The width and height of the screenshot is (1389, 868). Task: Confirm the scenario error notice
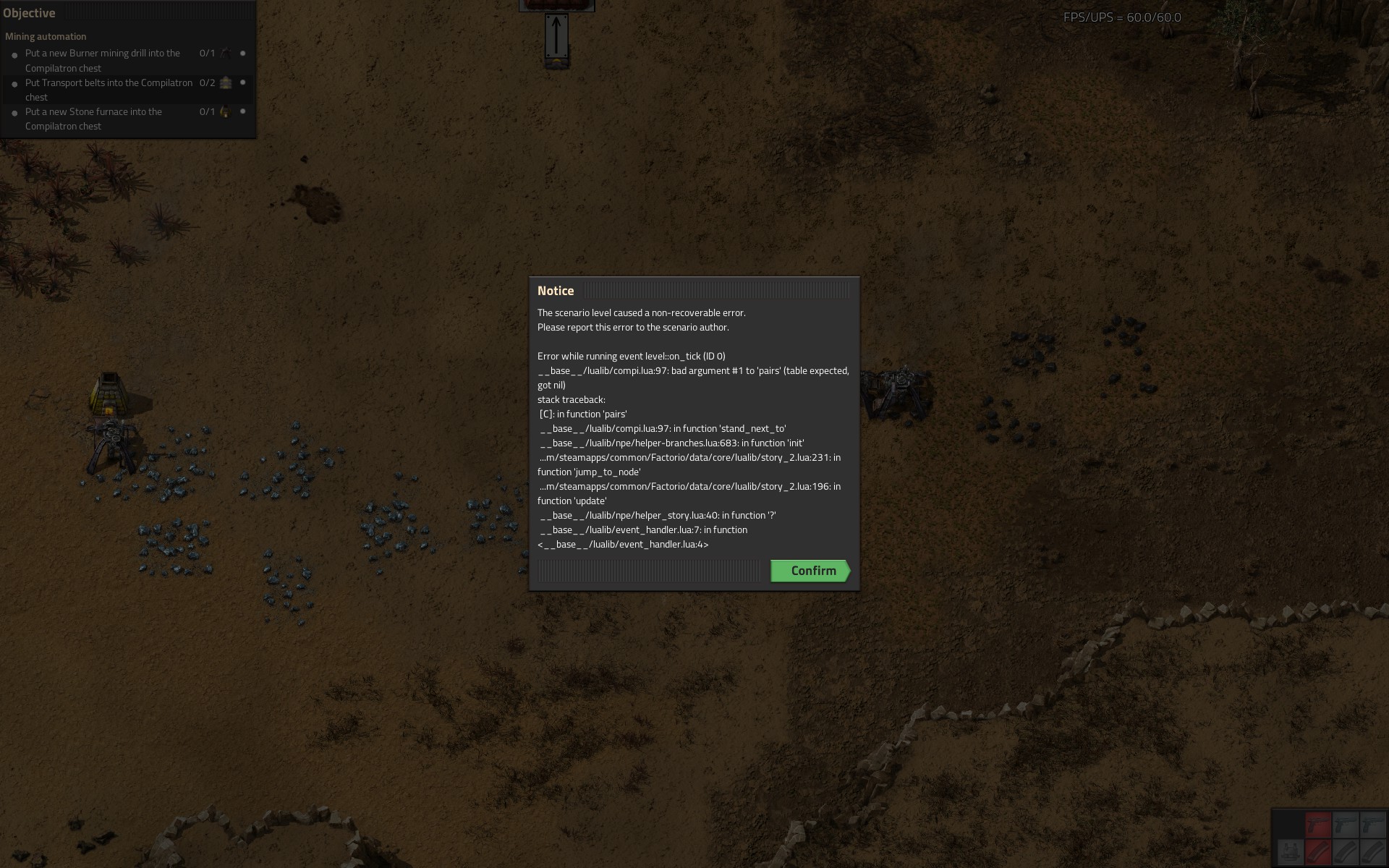810,571
